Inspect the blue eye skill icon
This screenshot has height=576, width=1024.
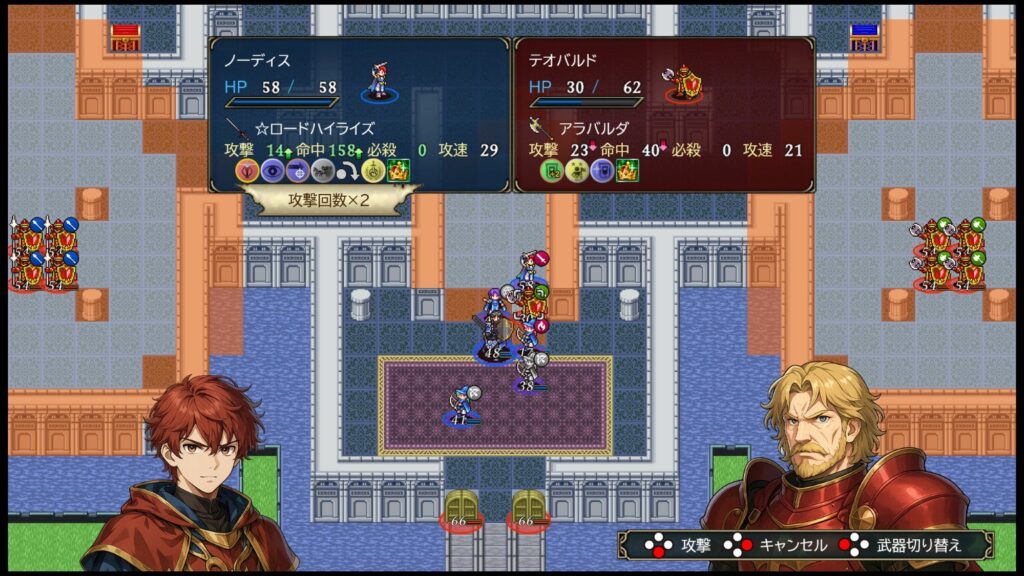(272, 170)
